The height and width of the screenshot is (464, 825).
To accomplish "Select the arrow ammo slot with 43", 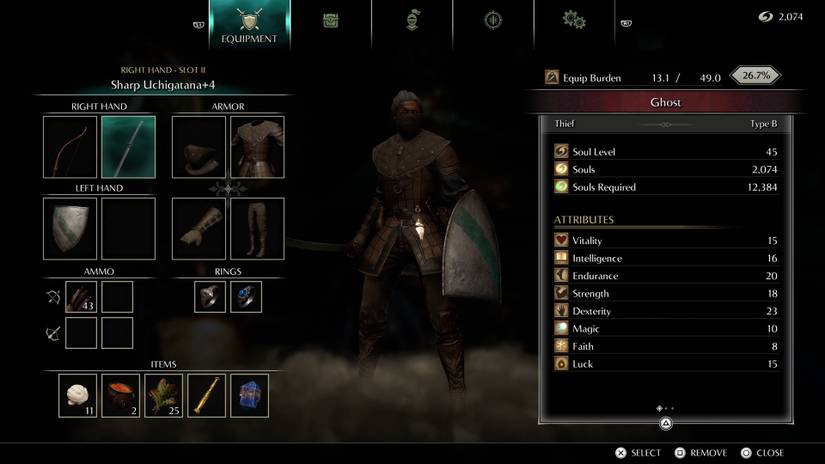I will [x=80, y=296].
